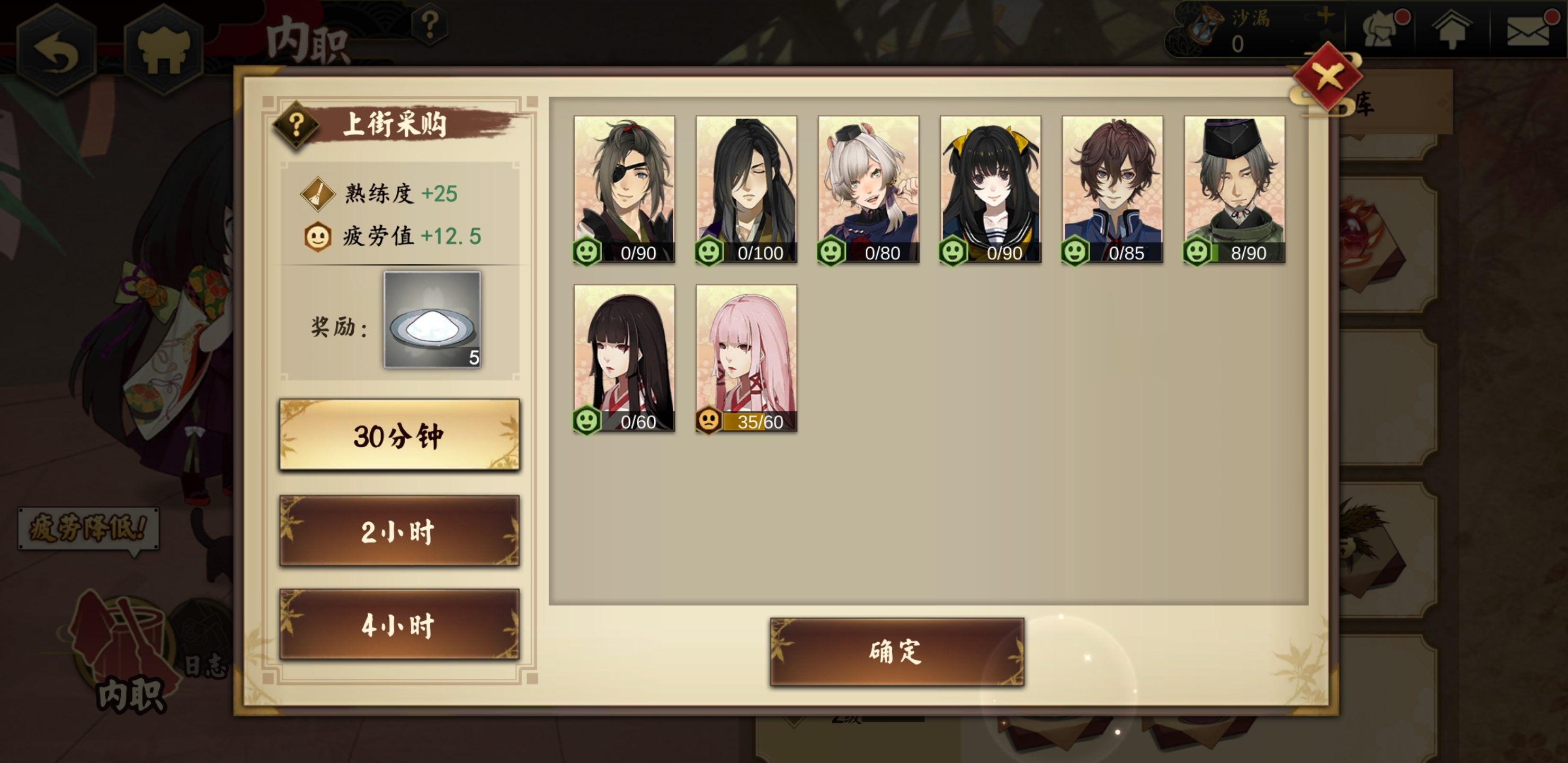Choose the closed-eyes long black hair character
Viewport: 1568px width, 763px height.
(746, 189)
